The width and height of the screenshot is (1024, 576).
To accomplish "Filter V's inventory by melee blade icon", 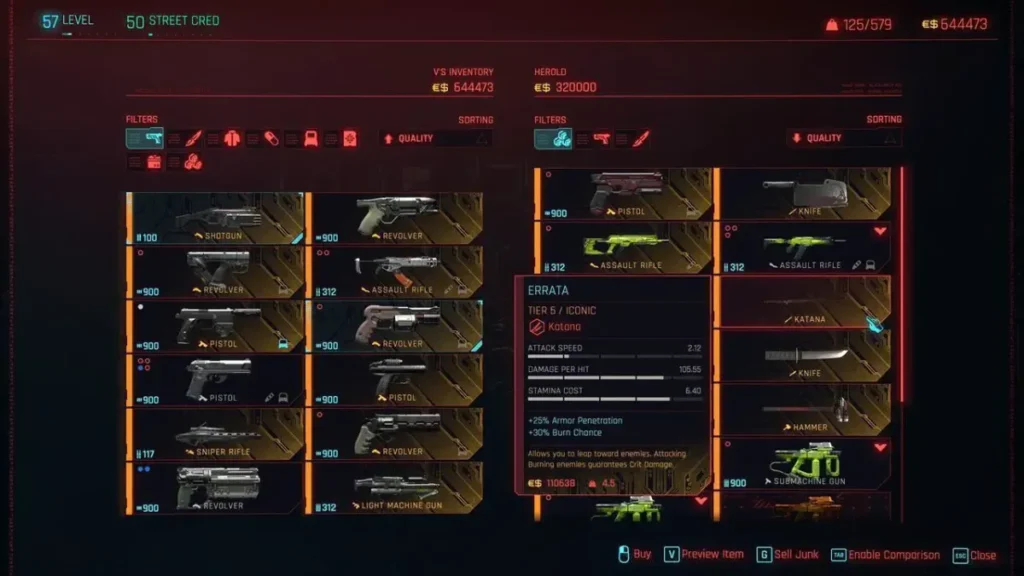I will (x=193, y=138).
